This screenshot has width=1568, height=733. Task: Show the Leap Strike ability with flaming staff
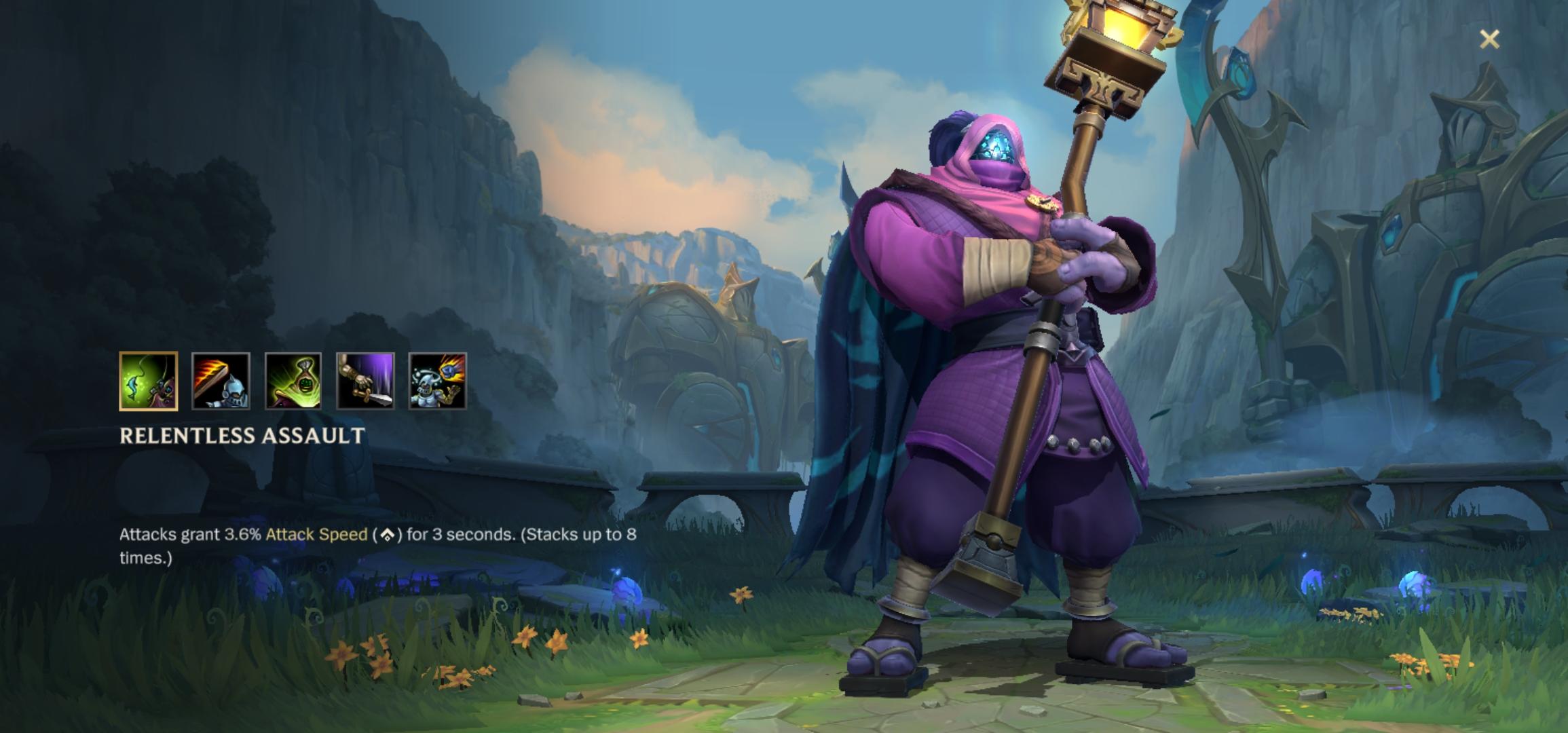(221, 381)
